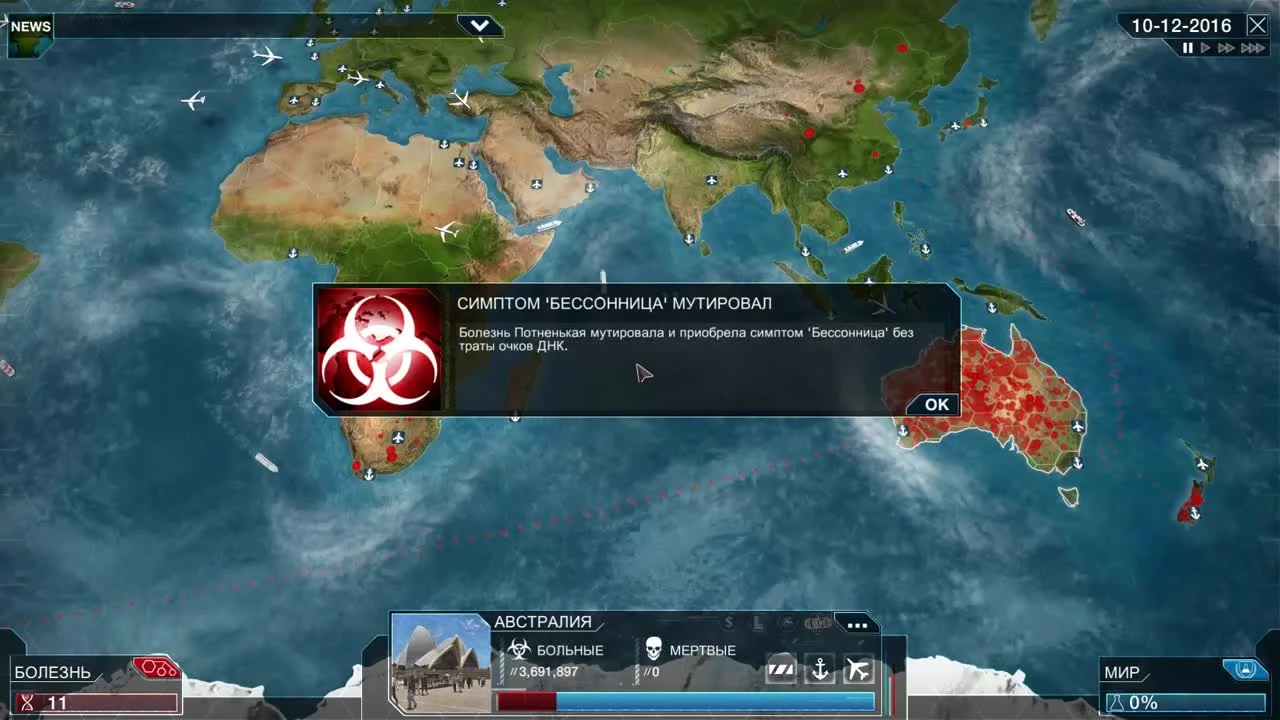Open Australia's extra details via the ellipsis
1280x720 pixels.
[x=856, y=623]
